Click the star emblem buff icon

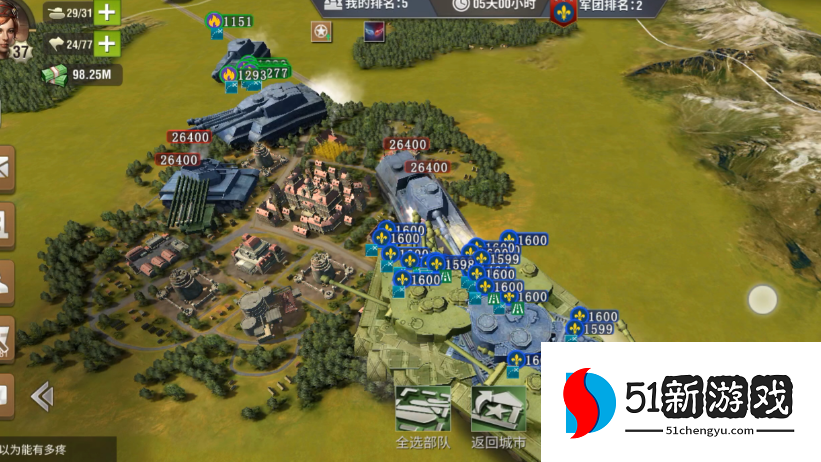(320, 33)
